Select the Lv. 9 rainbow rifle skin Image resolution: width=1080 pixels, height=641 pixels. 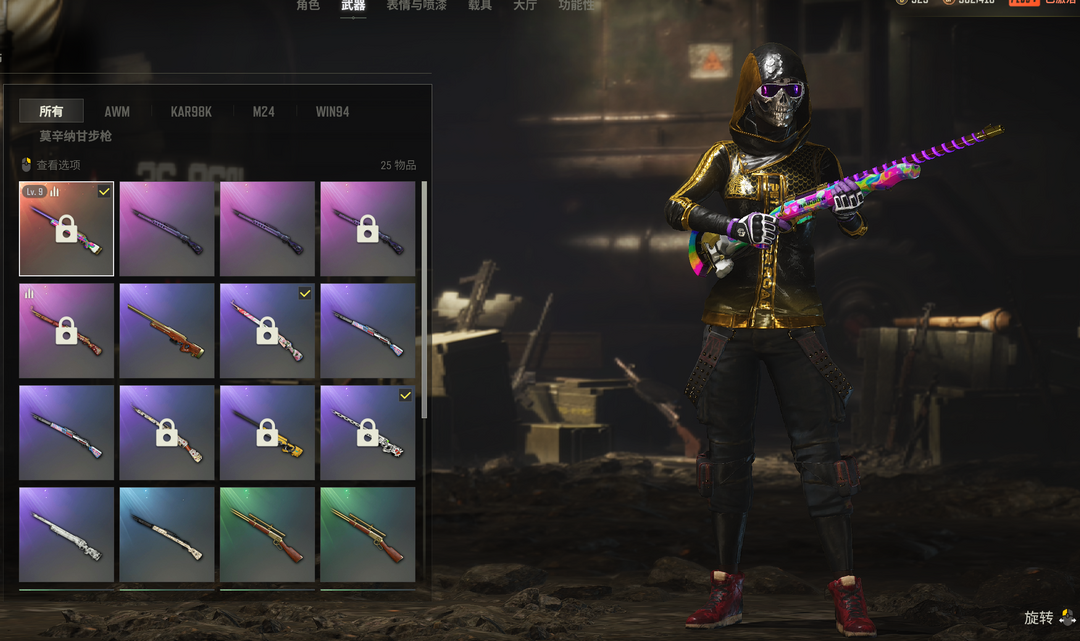pyautogui.click(x=66, y=228)
